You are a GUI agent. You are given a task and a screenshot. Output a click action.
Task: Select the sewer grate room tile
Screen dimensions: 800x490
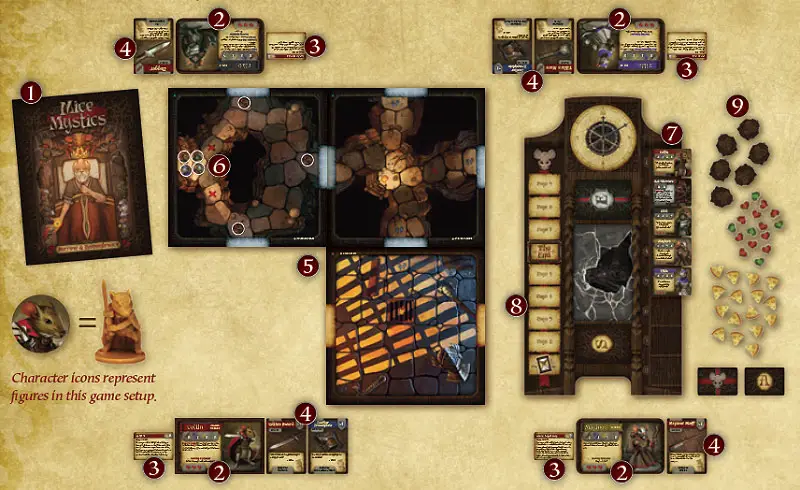pyautogui.click(x=406, y=323)
